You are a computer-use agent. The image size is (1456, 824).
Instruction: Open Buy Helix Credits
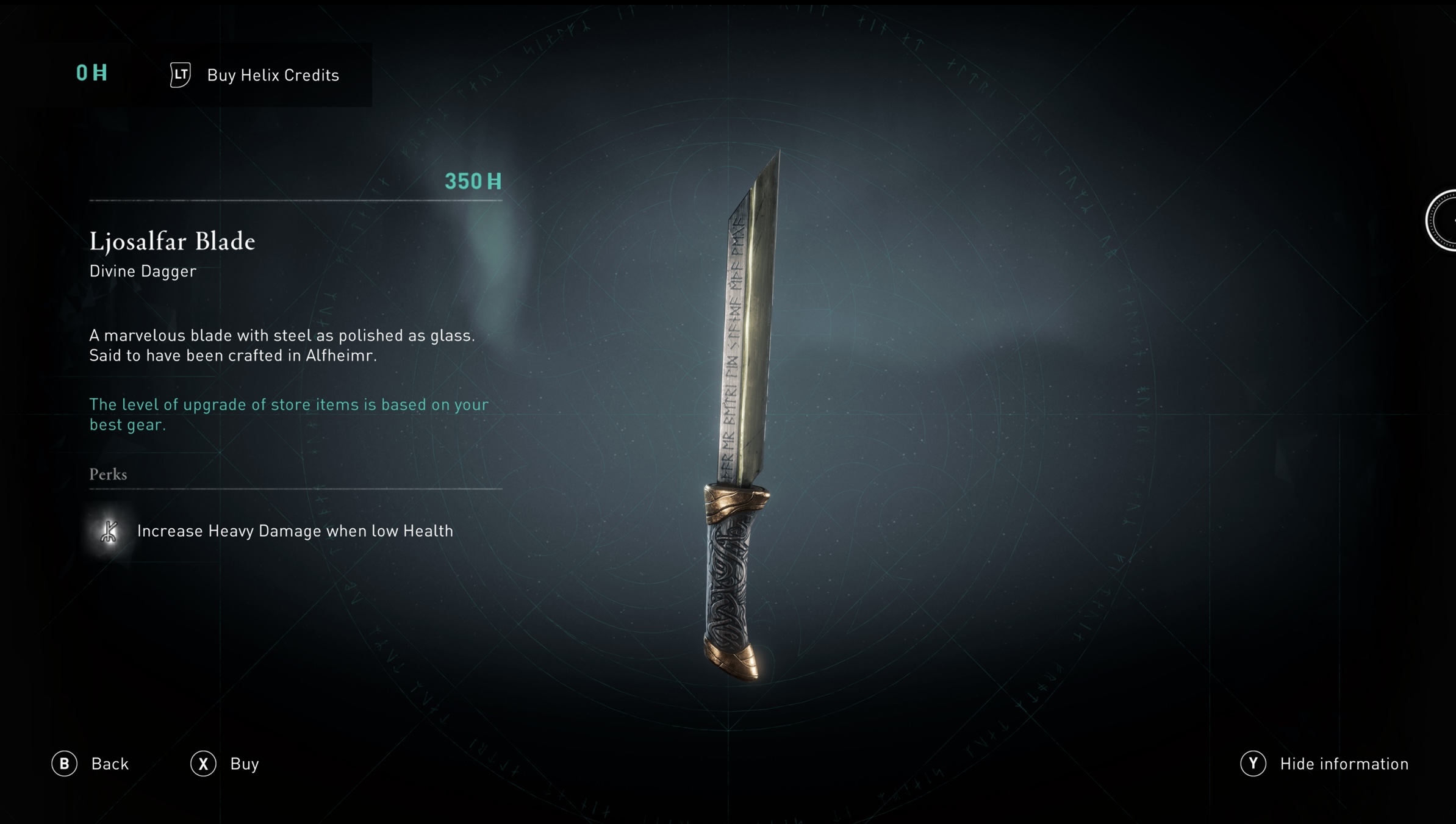tap(272, 75)
